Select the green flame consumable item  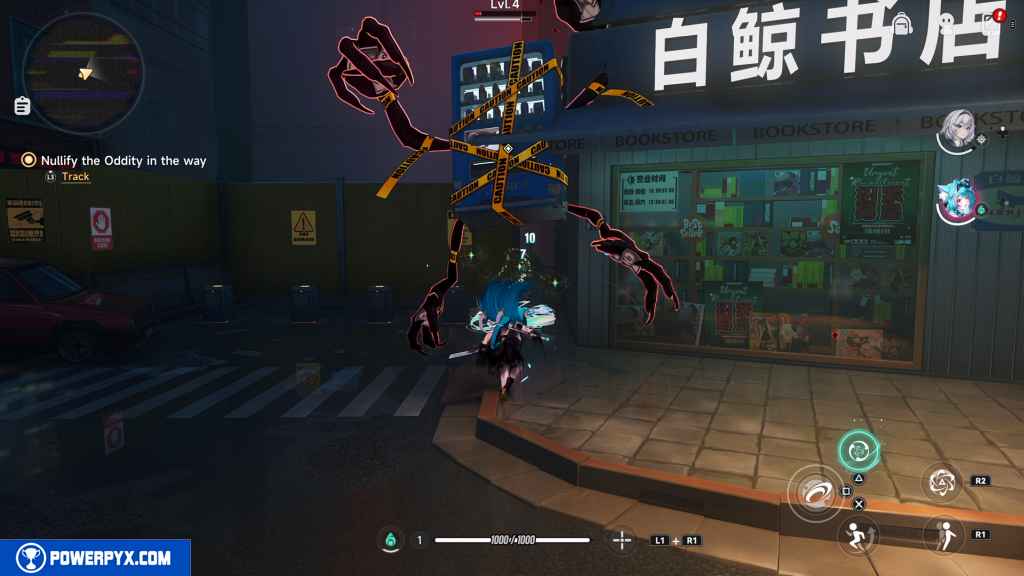(x=391, y=540)
